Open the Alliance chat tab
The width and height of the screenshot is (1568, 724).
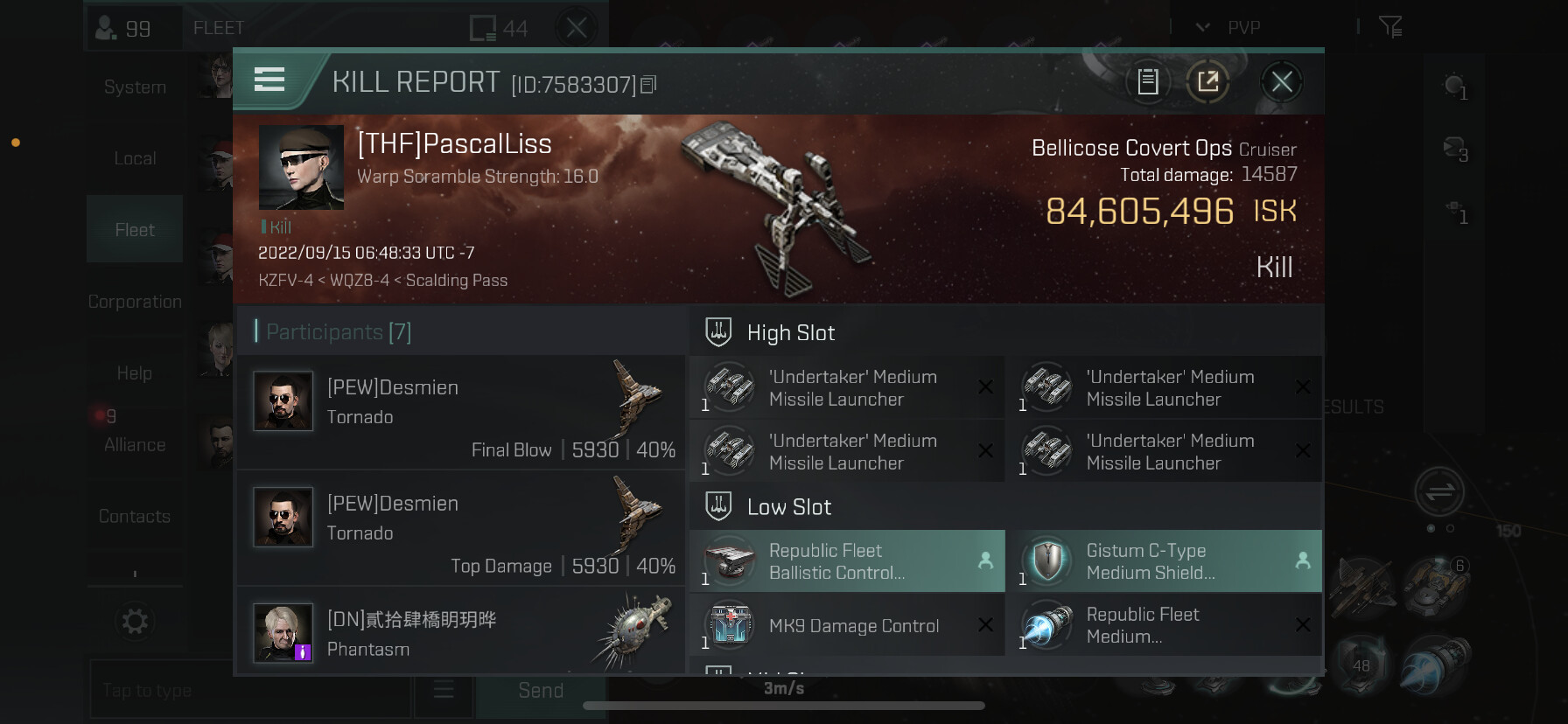135,444
